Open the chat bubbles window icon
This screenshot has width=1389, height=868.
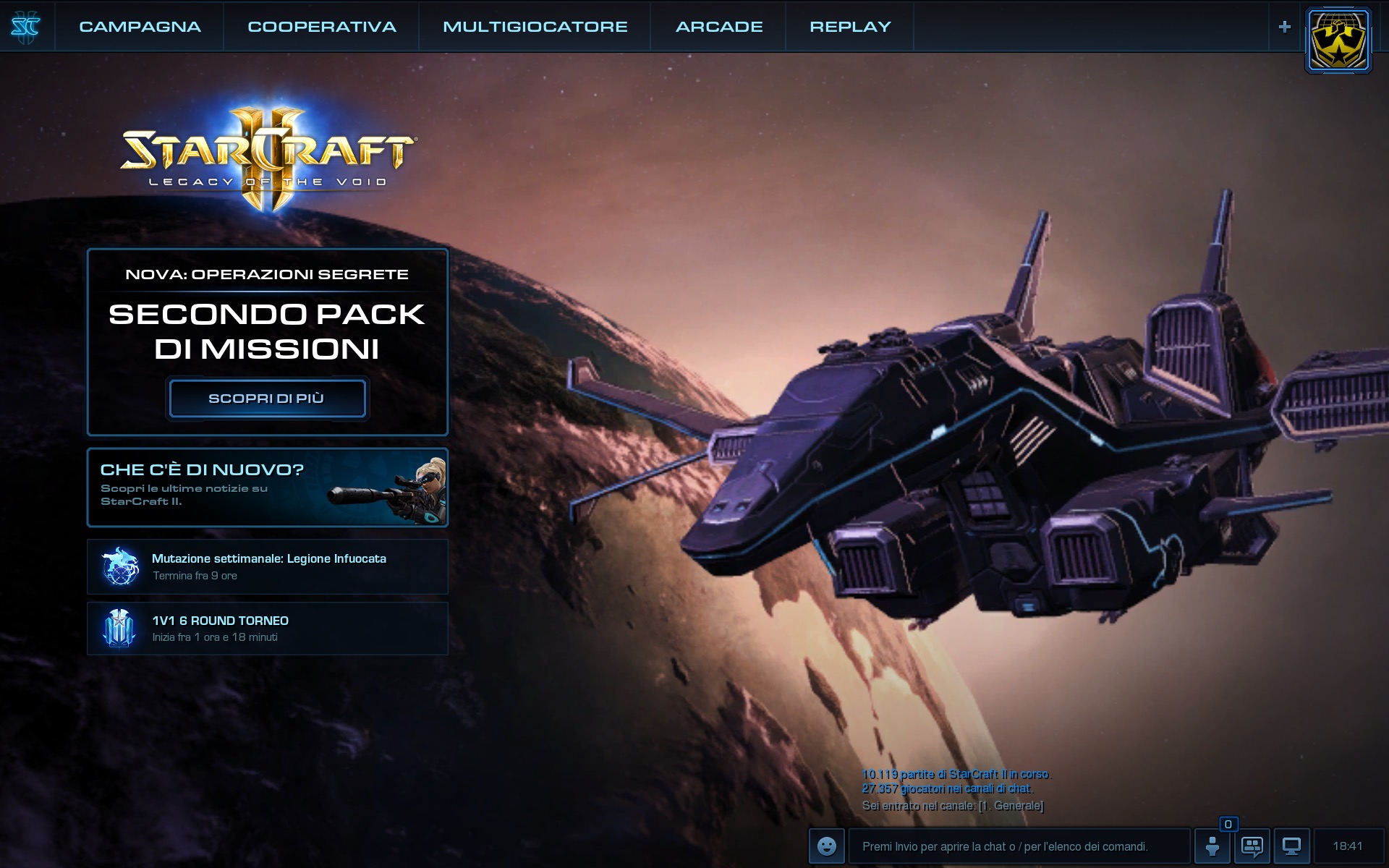pos(1252,846)
